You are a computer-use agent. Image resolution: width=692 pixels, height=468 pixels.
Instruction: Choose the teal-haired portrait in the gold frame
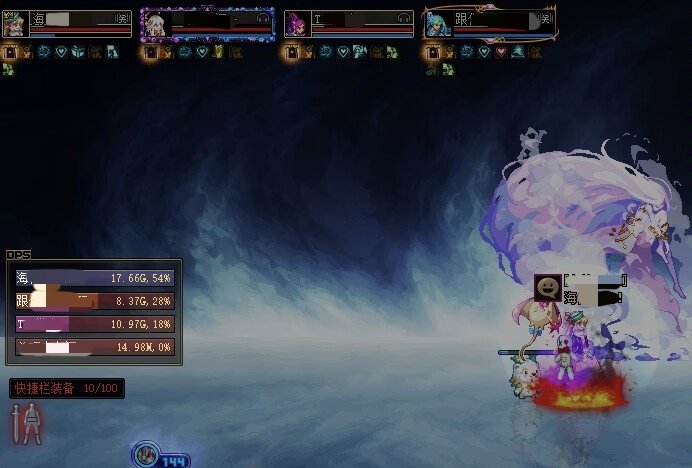pos(437,24)
